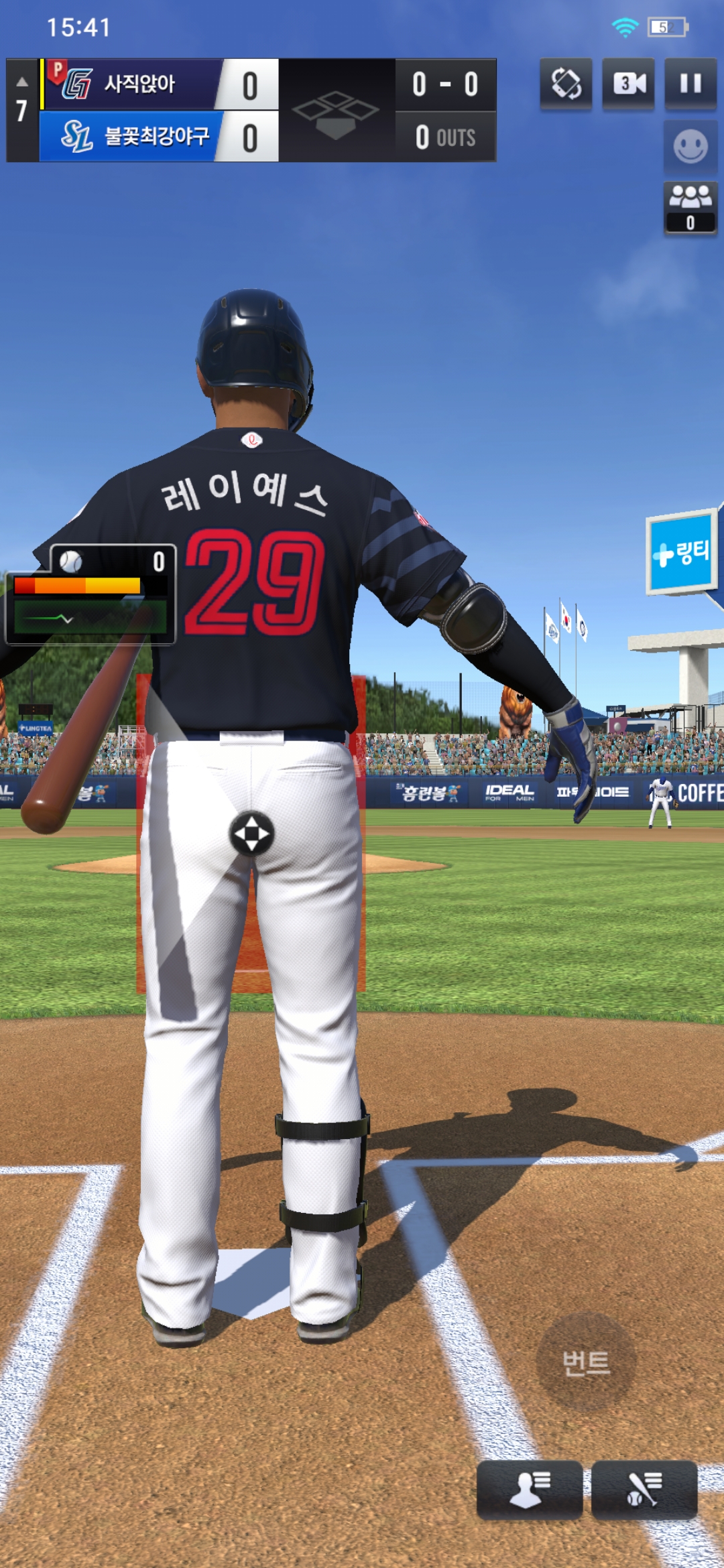Pause the game
The width and height of the screenshot is (724, 1568).
690,84
